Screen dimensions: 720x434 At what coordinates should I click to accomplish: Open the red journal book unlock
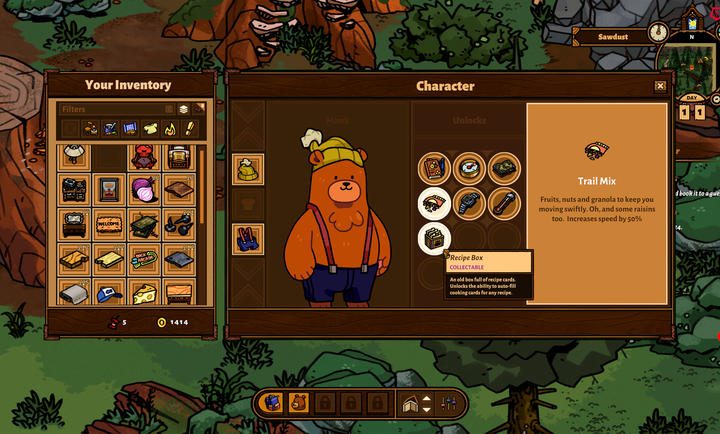point(434,167)
